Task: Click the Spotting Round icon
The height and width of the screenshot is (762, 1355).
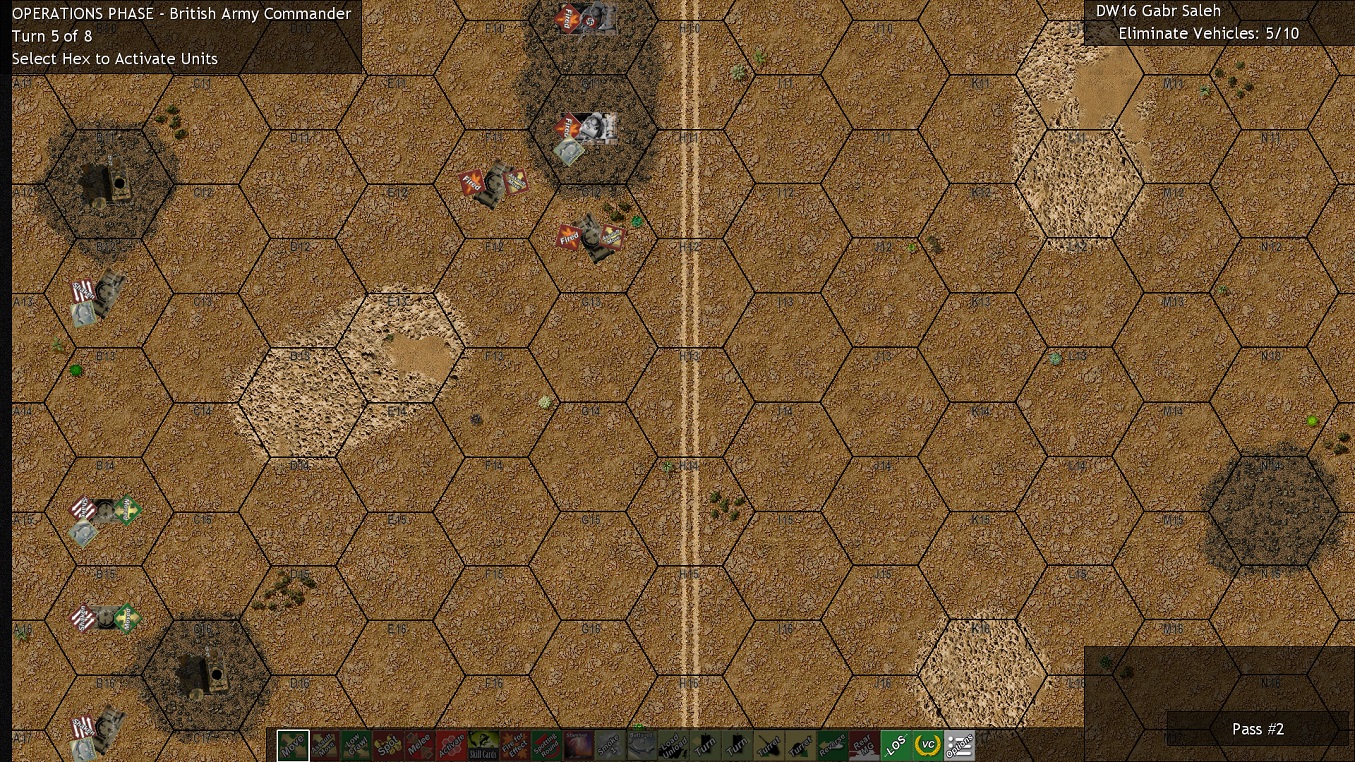Action: (x=546, y=744)
